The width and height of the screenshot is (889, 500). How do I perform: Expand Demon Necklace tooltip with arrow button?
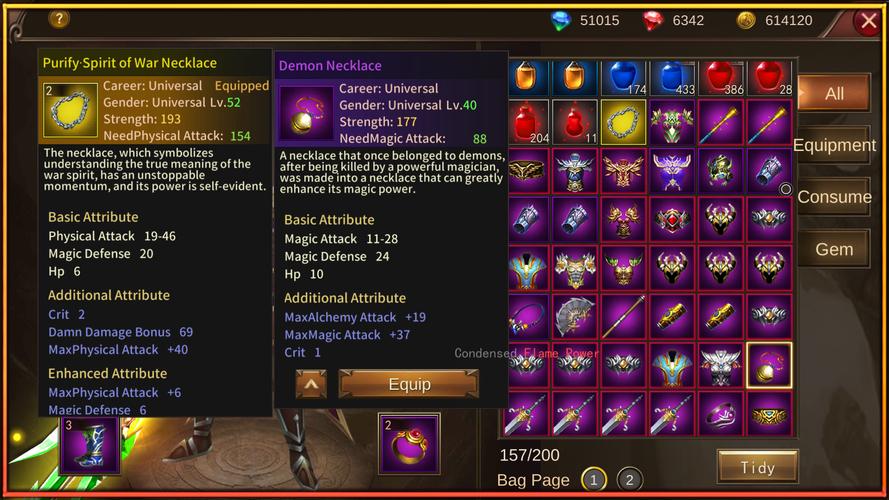point(311,384)
